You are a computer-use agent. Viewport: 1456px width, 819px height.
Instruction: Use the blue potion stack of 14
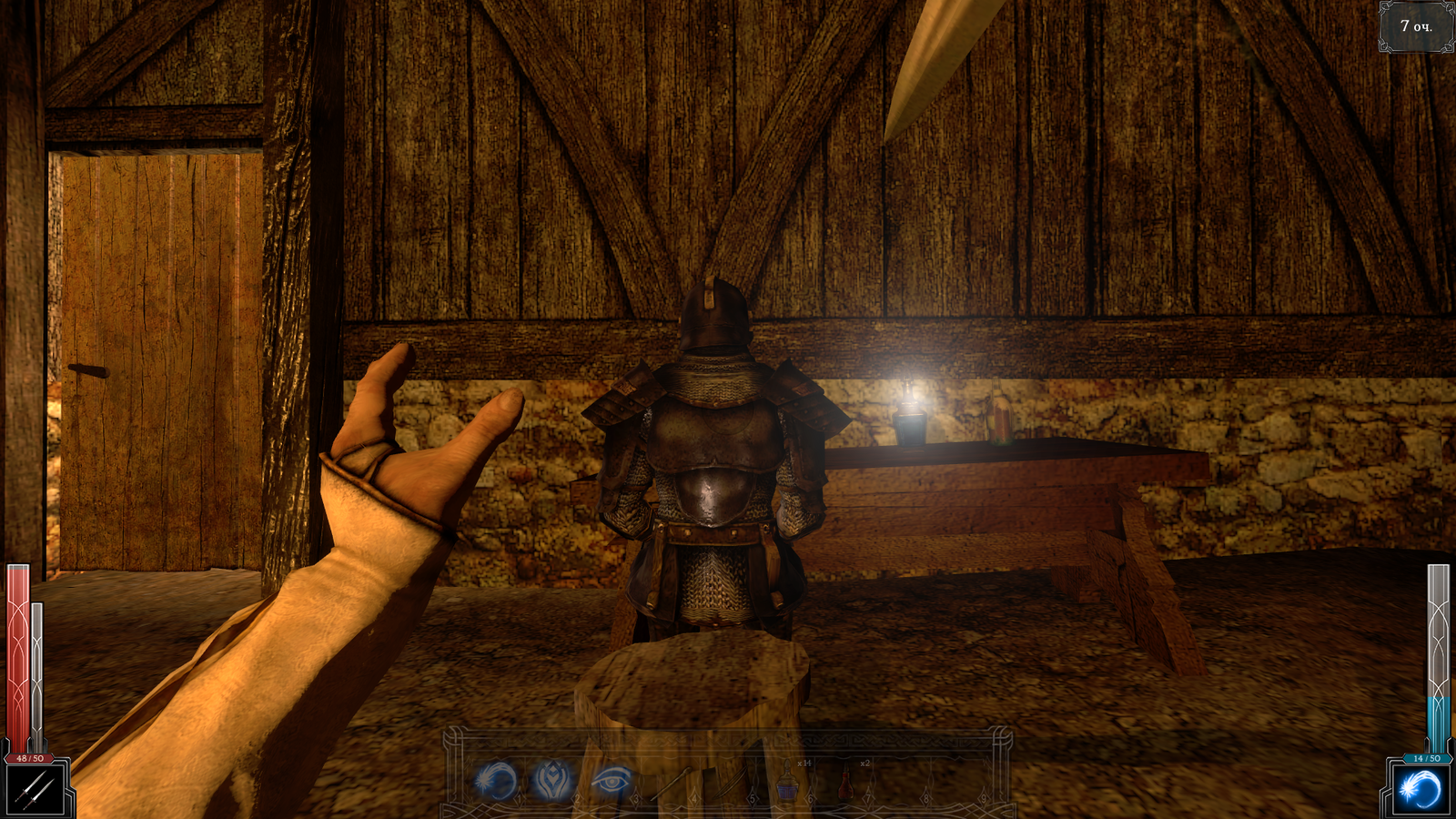pos(787,783)
